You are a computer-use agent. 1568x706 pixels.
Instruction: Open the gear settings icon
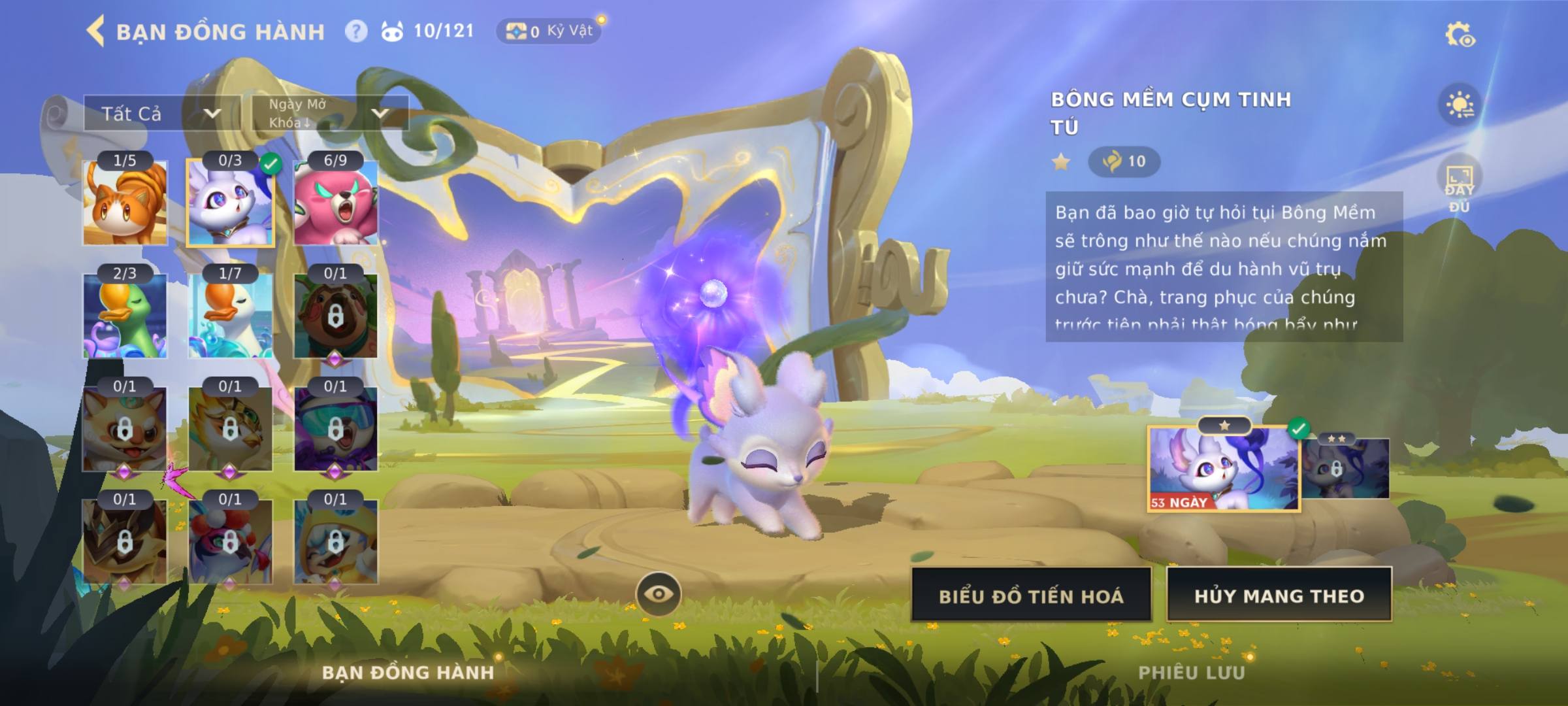pyautogui.click(x=1460, y=34)
